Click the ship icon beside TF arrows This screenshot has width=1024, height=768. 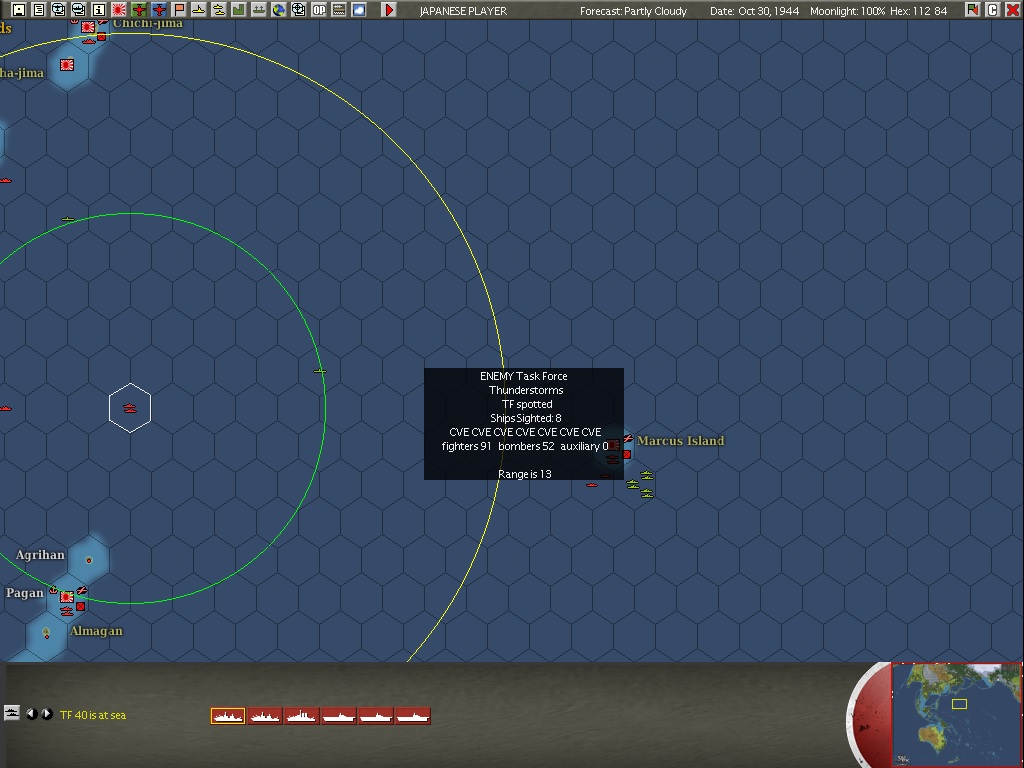coord(12,713)
